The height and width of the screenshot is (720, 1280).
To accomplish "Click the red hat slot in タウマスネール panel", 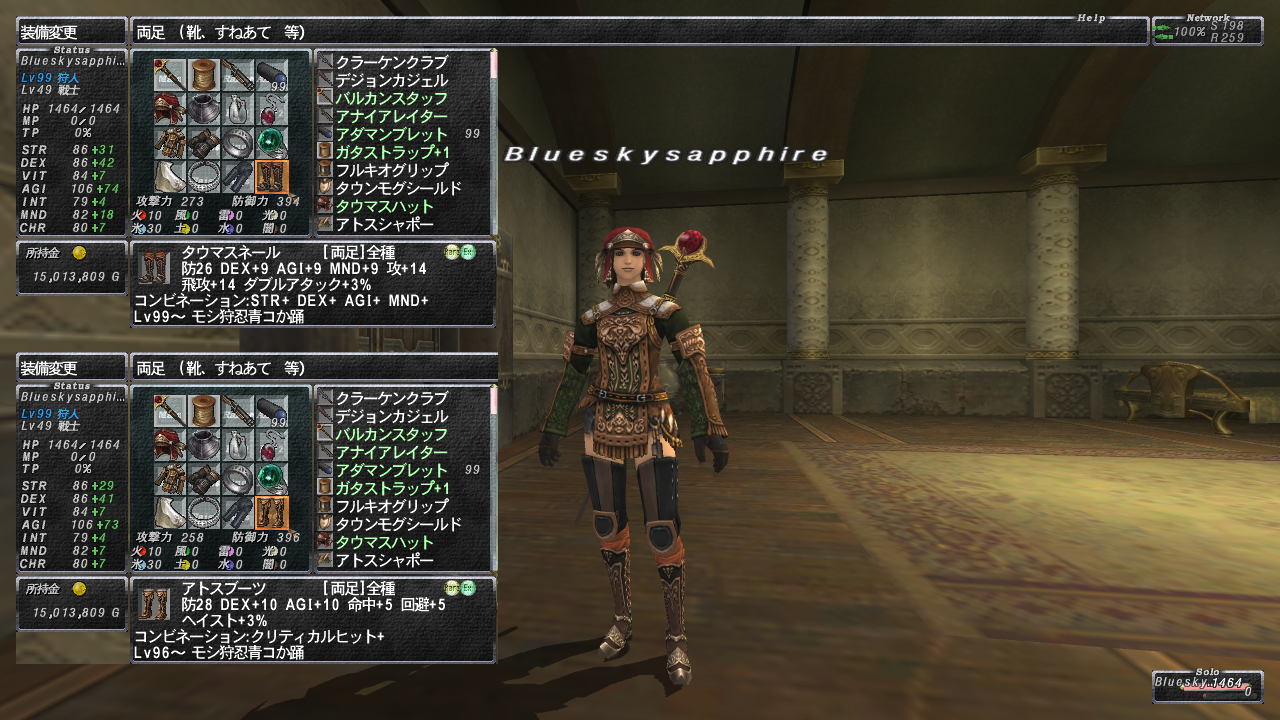I will (169, 109).
